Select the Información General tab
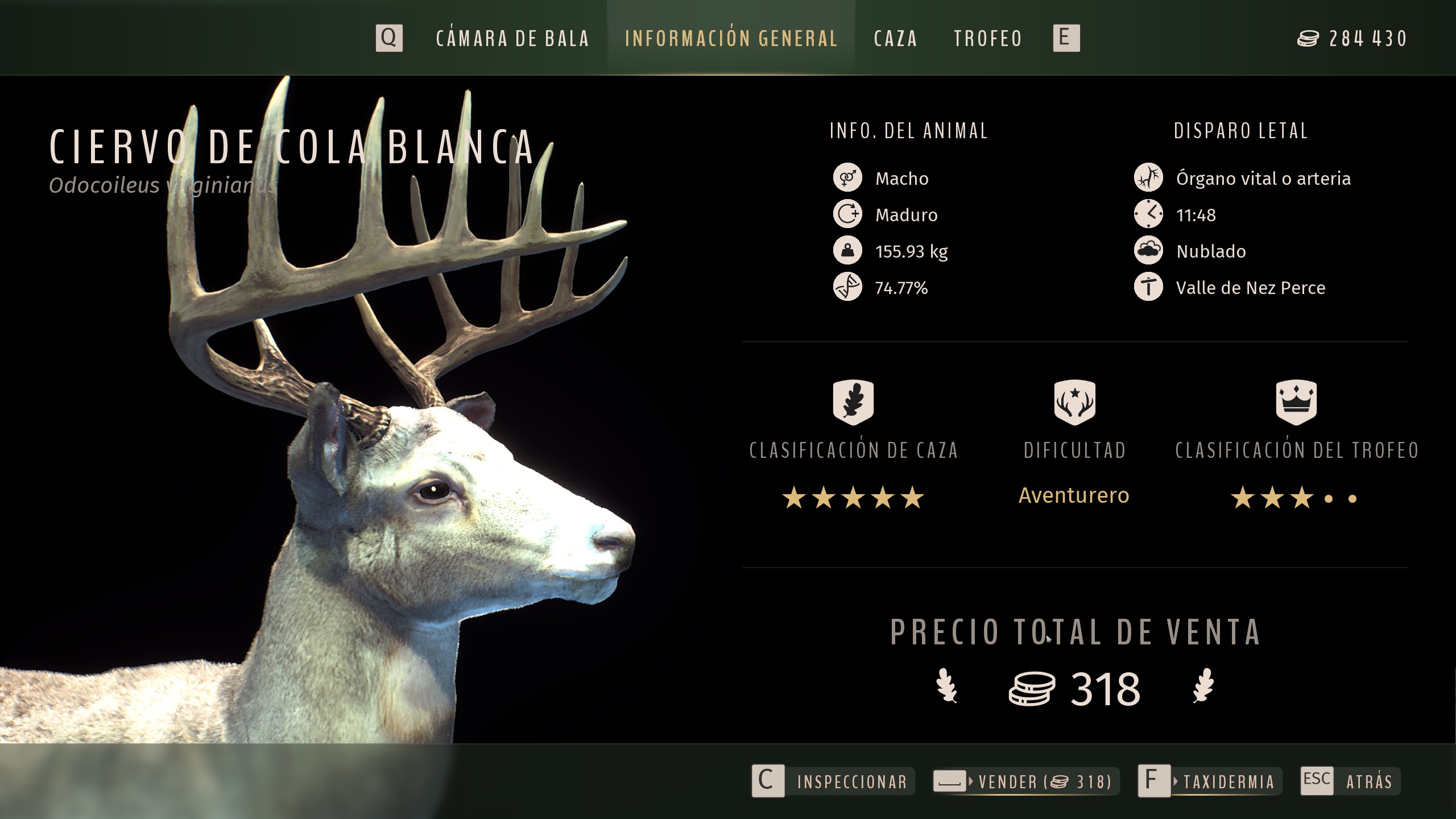 pyautogui.click(x=731, y=39)
